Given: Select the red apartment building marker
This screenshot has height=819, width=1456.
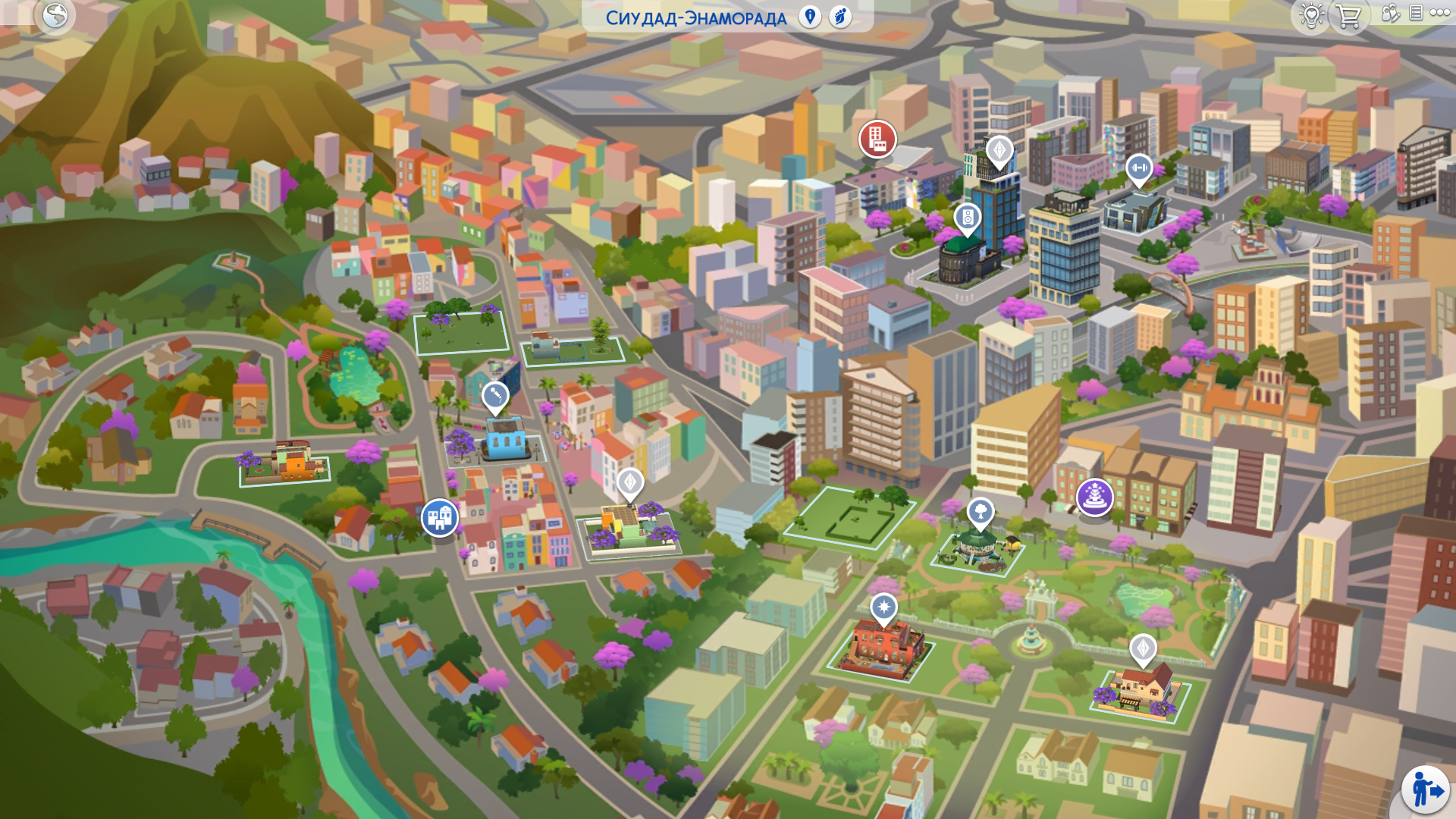Looking at the screenshot, I should 877,139.
